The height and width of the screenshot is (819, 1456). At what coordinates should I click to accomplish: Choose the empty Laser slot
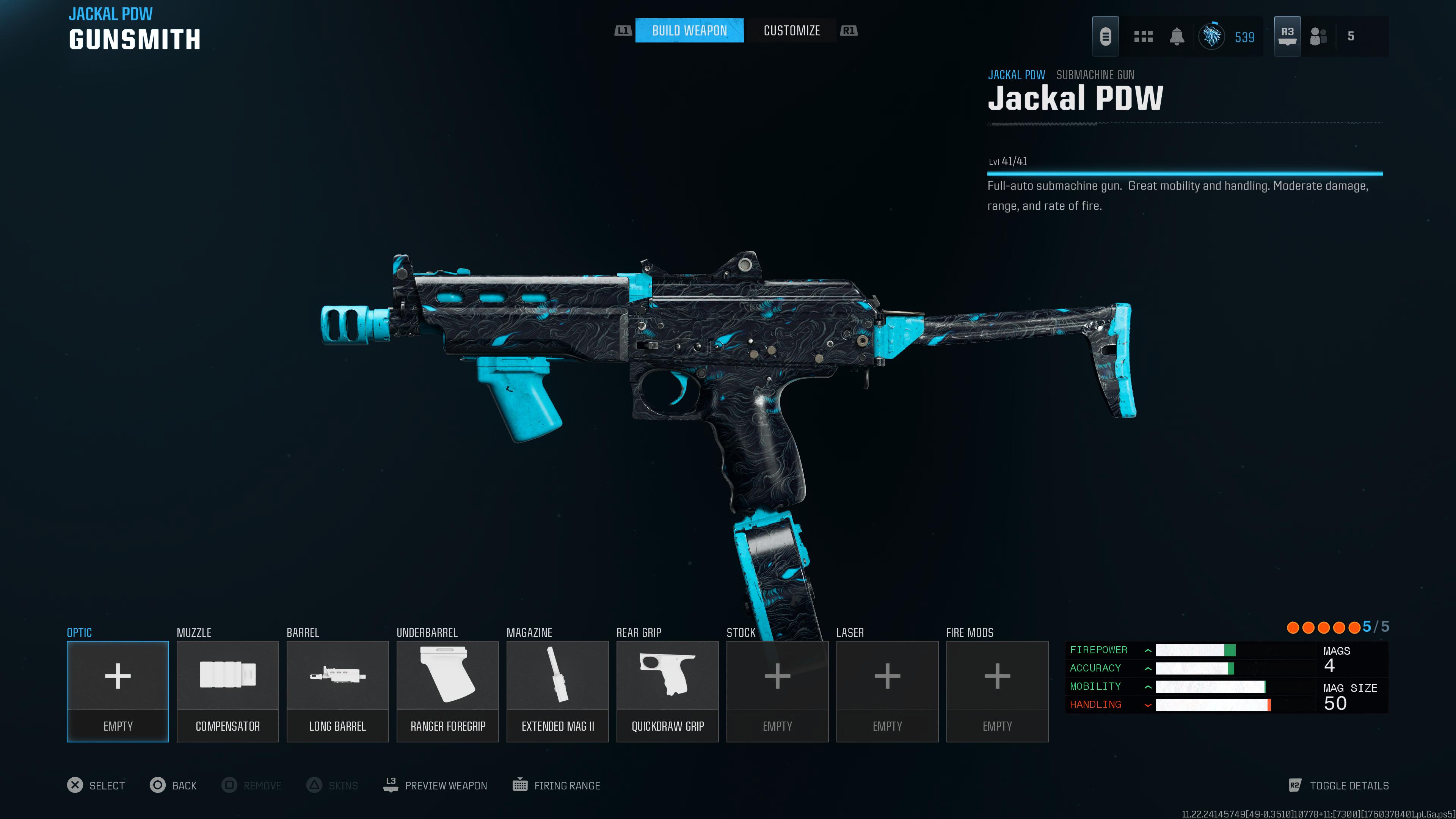point(887,691)
